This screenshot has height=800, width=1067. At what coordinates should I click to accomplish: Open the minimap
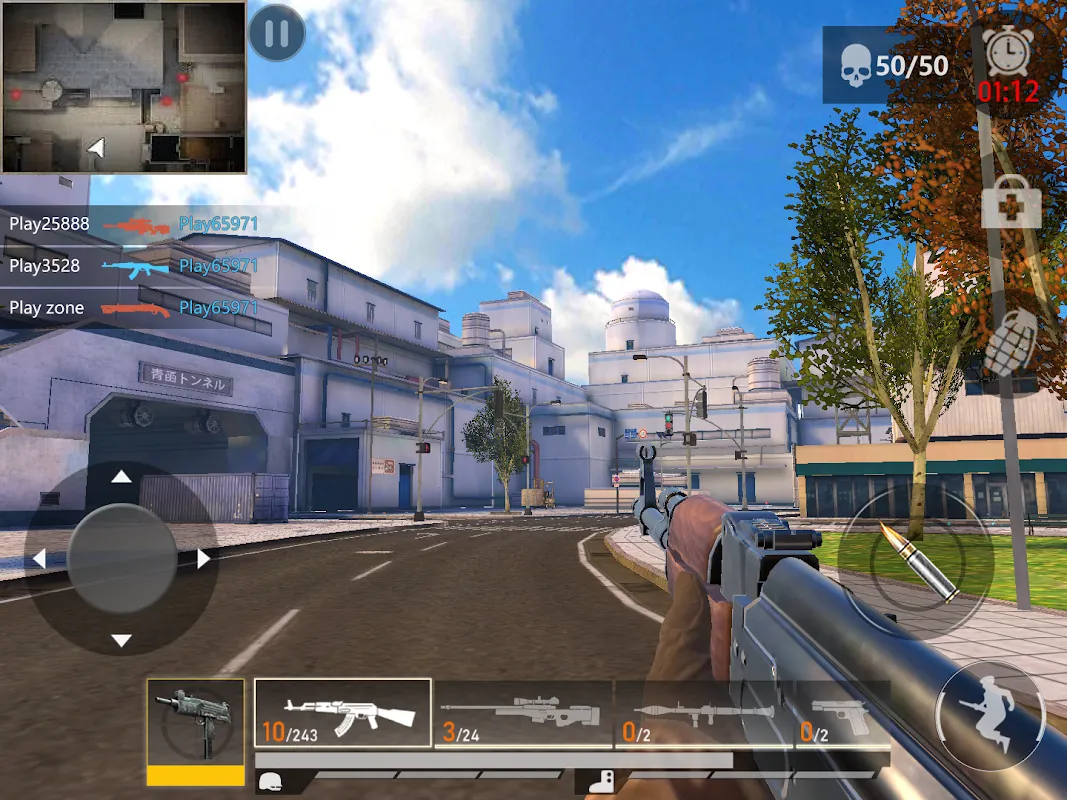click(x=124, y=87)
